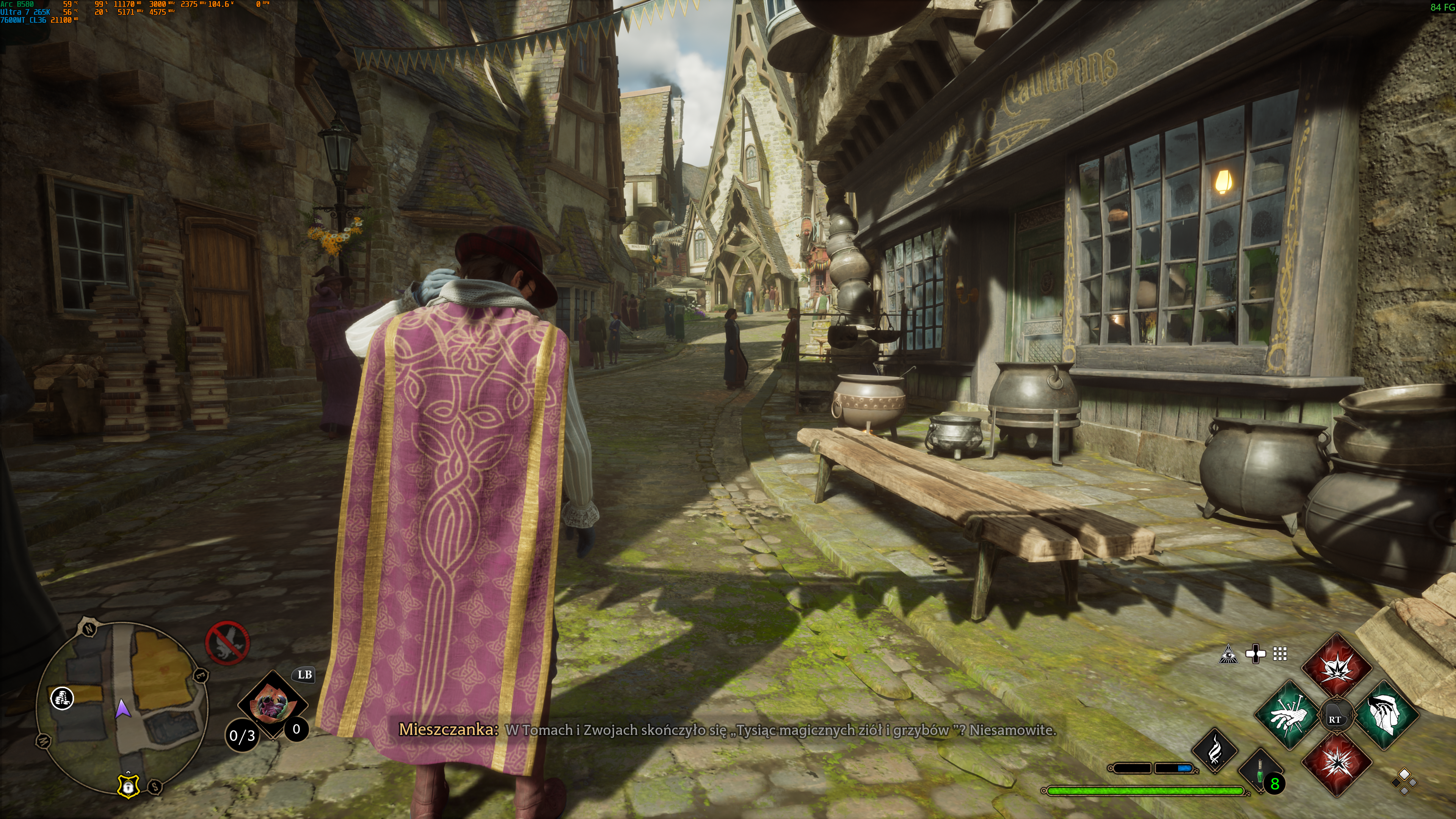The height and width of the screenshot is (819, 1456).
Task: Open the circular minimap
Action: 122,706
